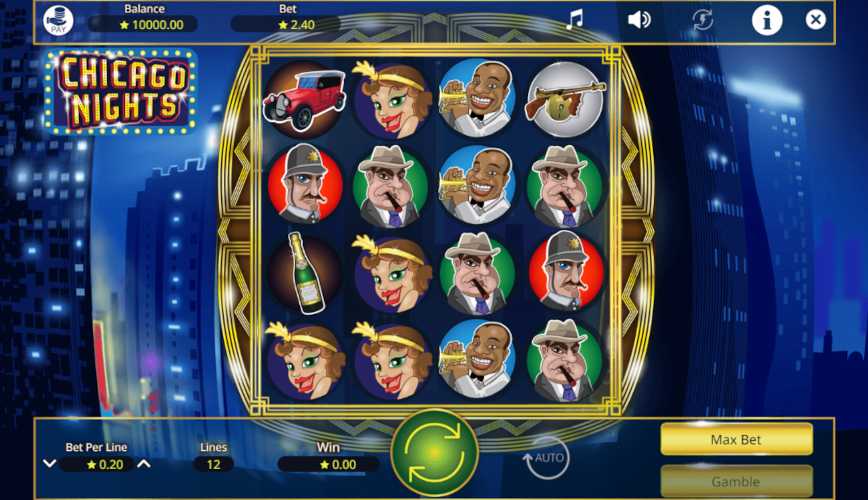
Task: Open the Pay table
Action: 58,20
